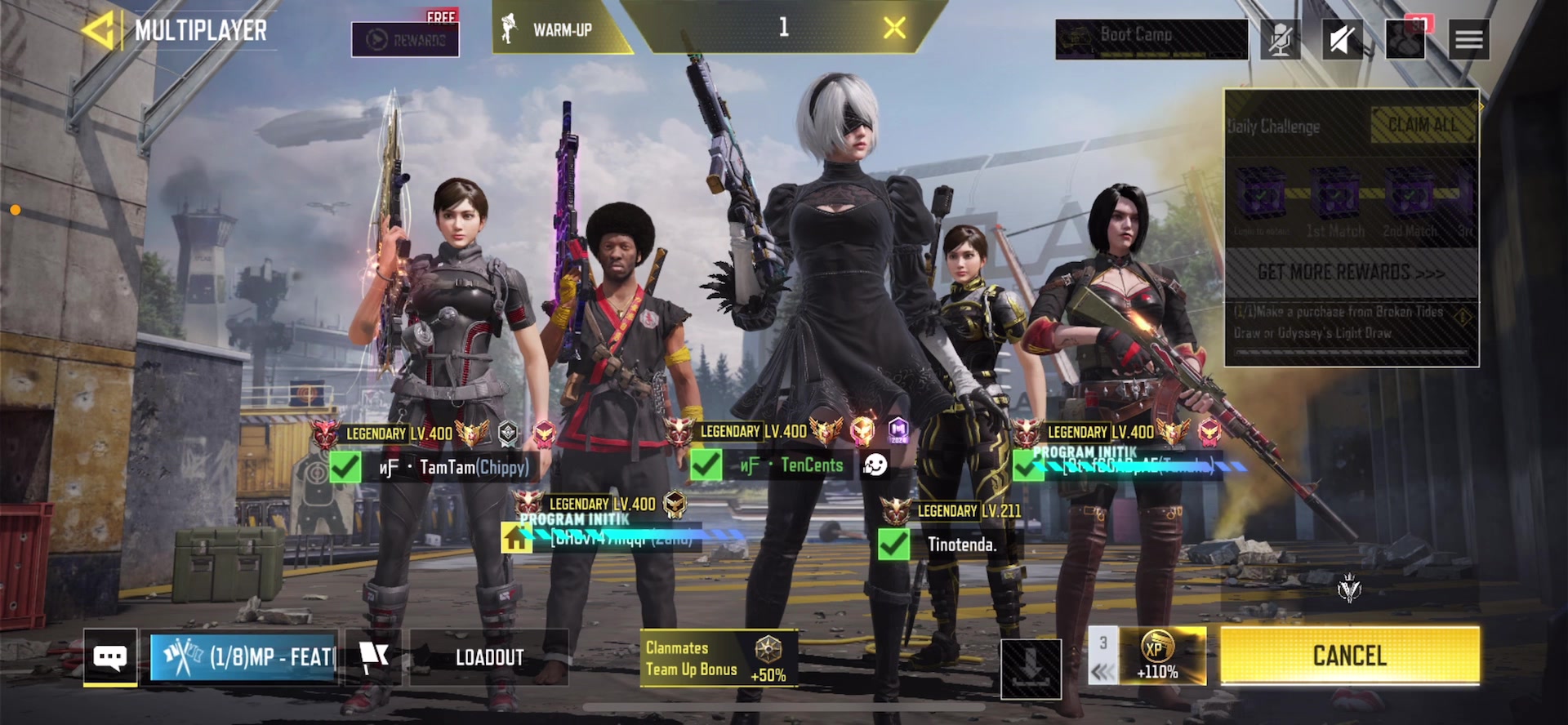
Task: Go back using the yellow arrow
Action: (x=99, y=31)
